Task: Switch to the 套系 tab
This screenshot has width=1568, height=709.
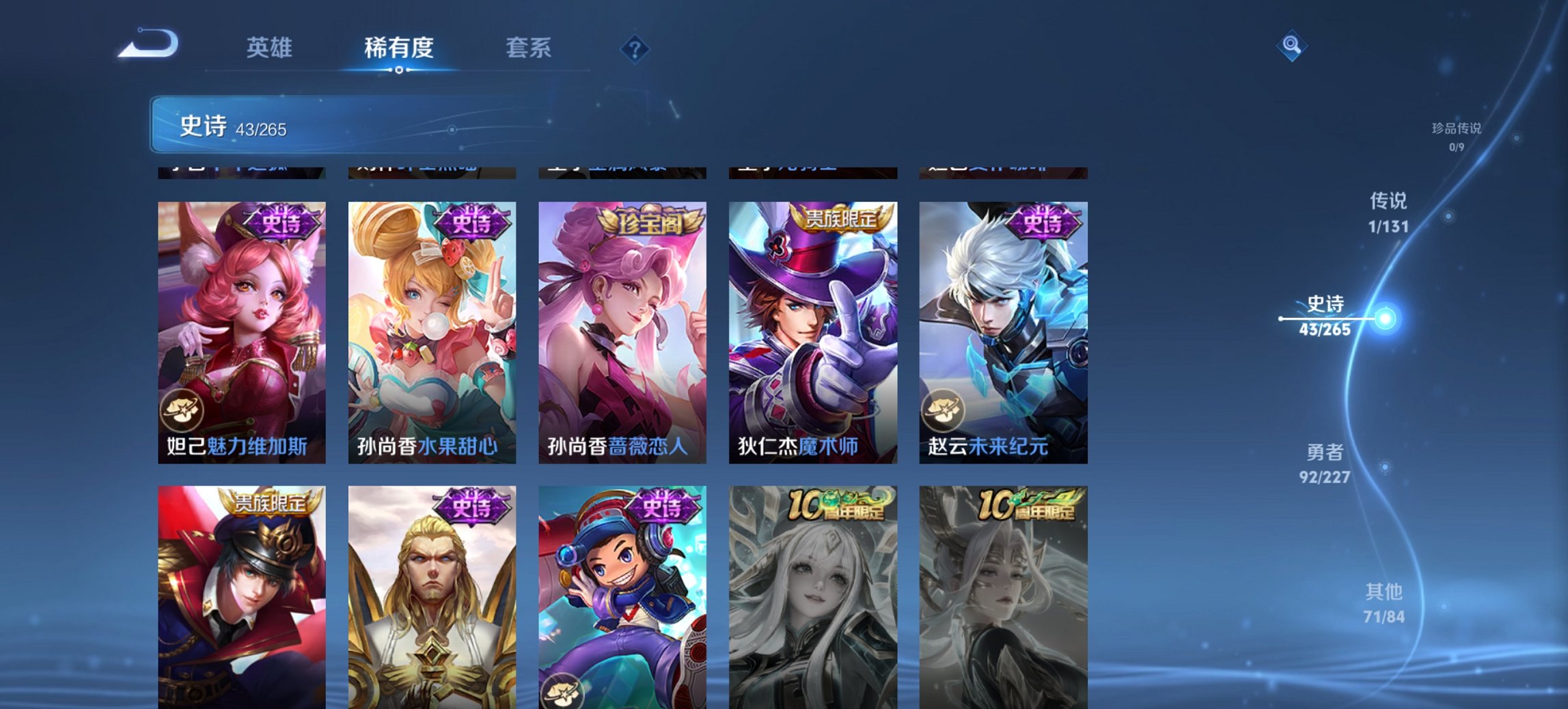Action: click(x=529, y=49)
